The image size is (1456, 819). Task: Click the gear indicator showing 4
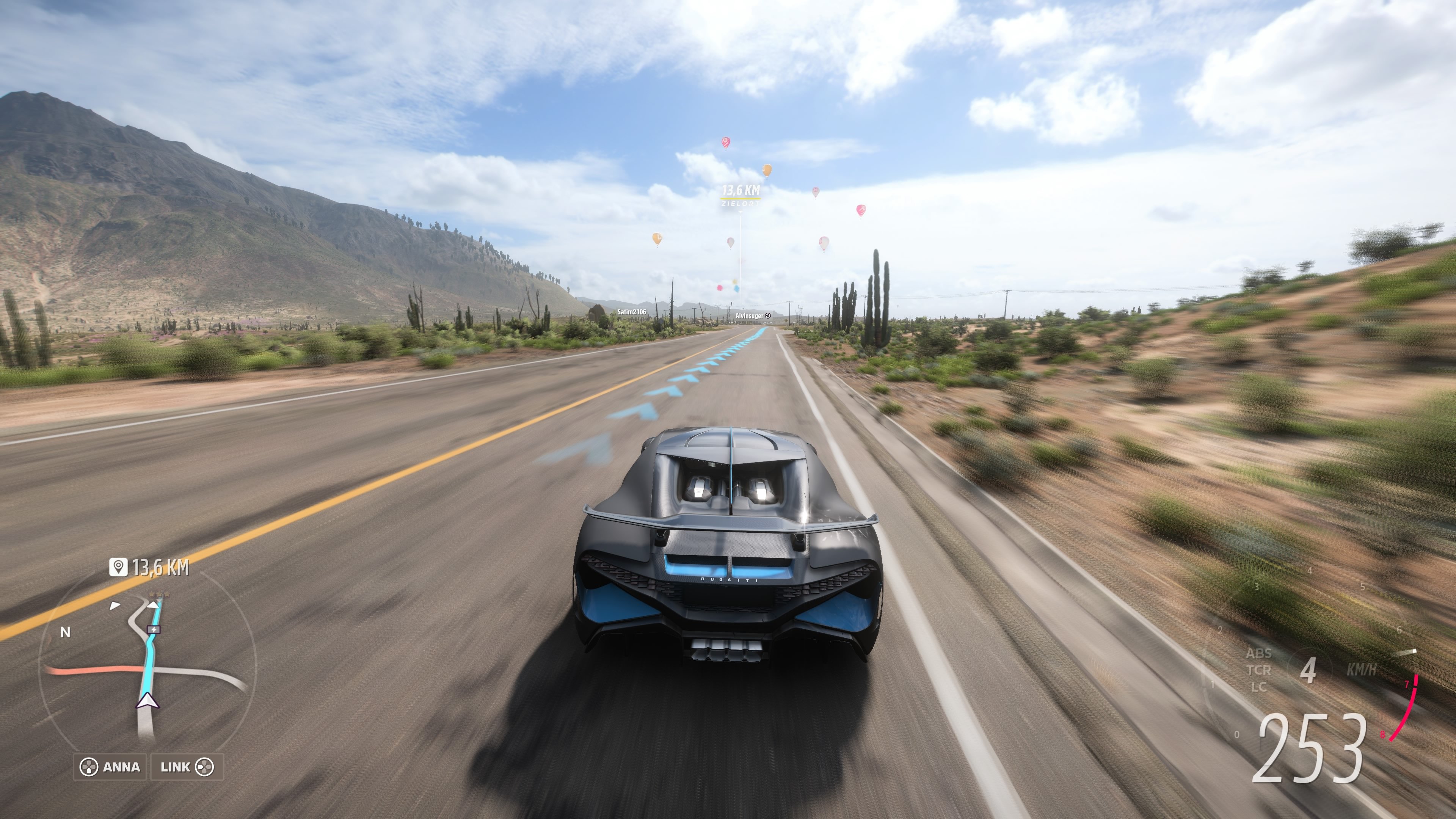[1309, 669]
